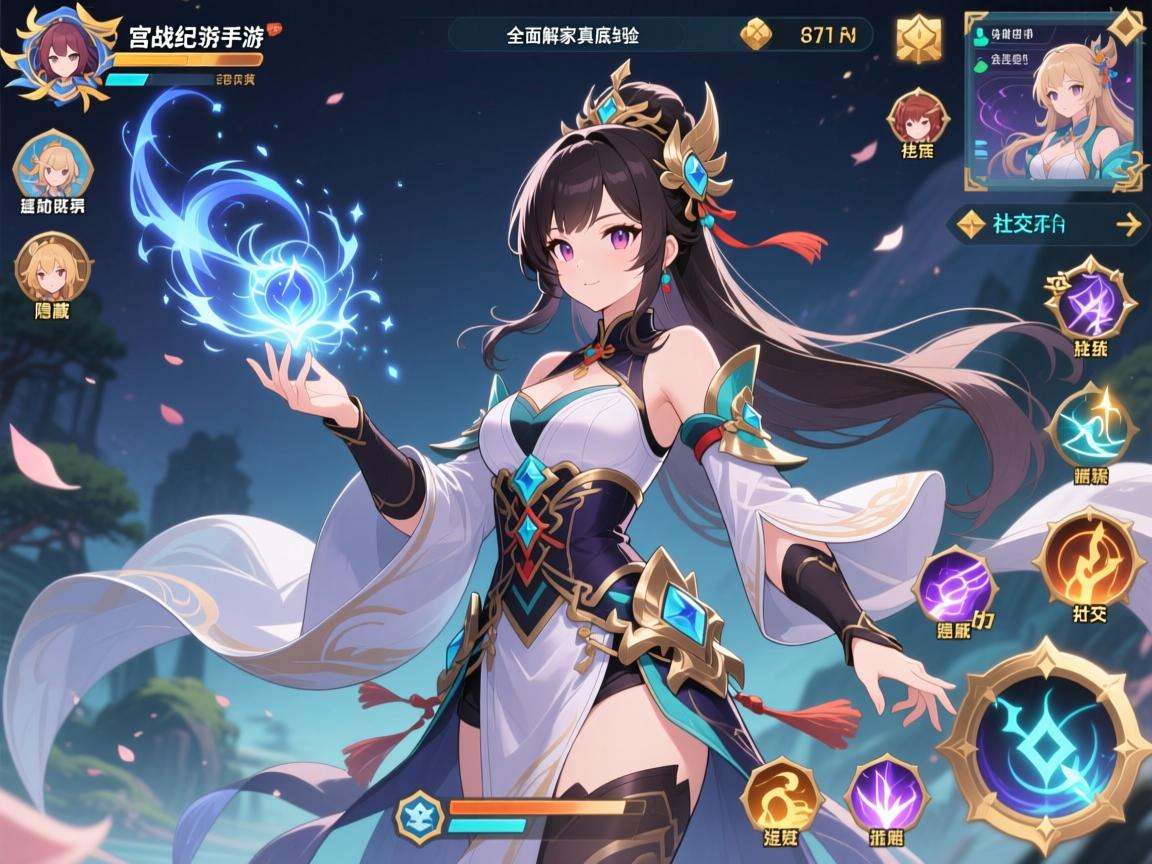The width and height of the screenshot is (1152, 864).
Task: Activate the purple swirl skill icon
Action: point(955,586)
